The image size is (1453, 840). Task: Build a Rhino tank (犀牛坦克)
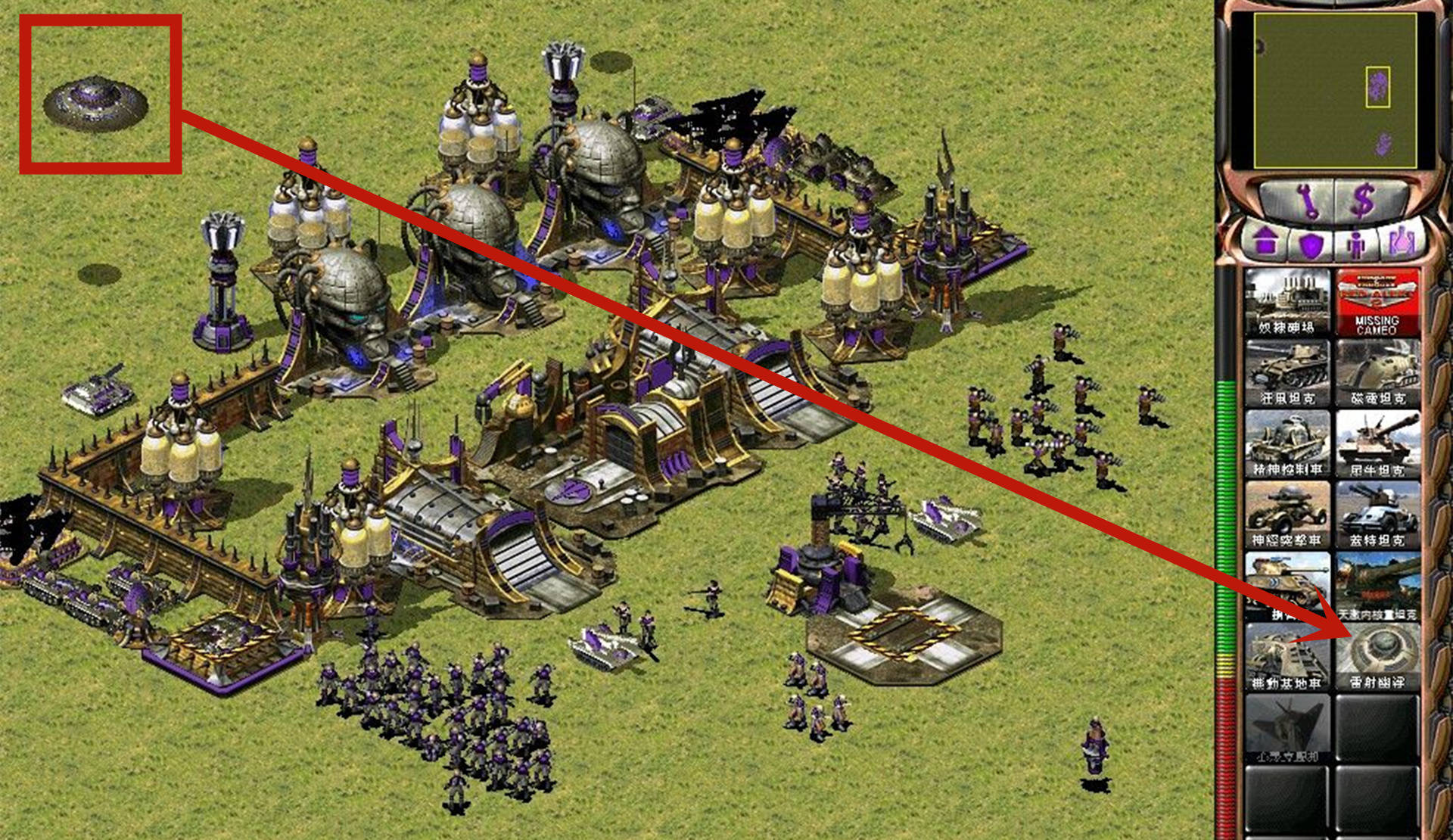pyautogui.click(x=1377, y=444)
